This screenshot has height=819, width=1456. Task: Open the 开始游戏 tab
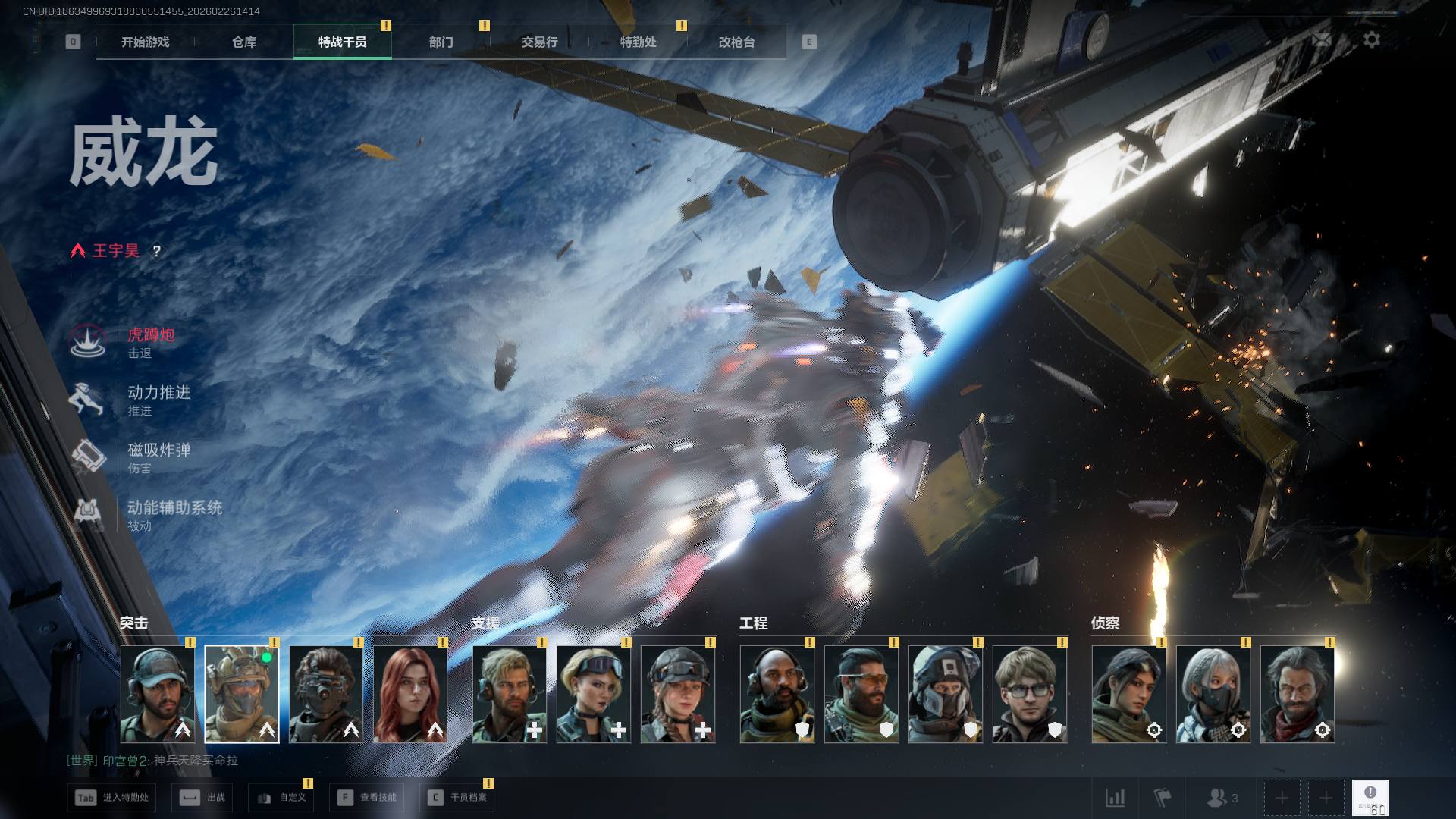(145, 42)
